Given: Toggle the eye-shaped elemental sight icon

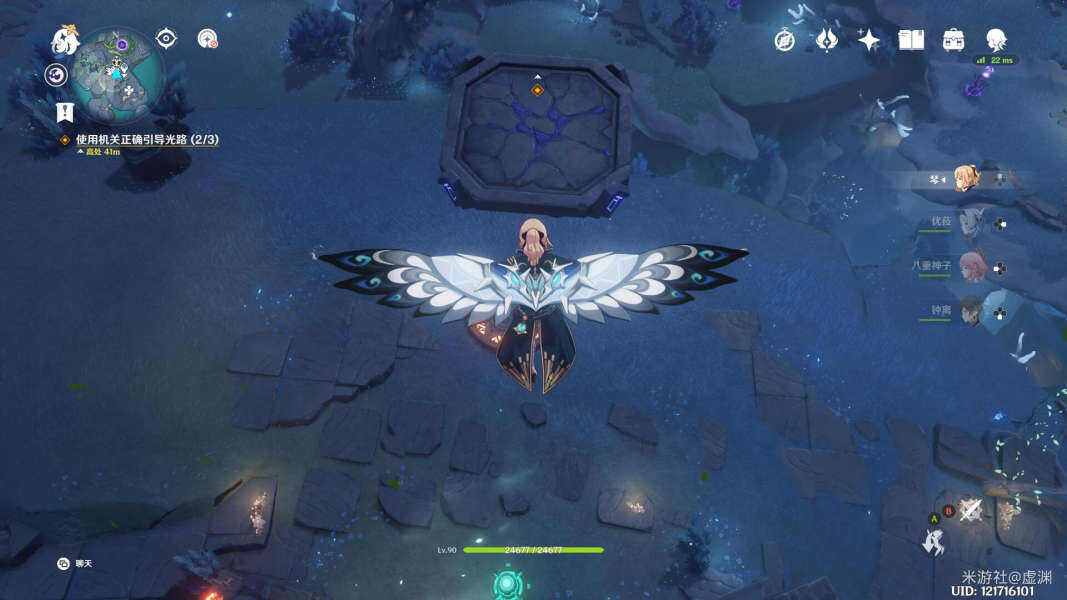Looking at the screenshot, I should tap(166, 39).
